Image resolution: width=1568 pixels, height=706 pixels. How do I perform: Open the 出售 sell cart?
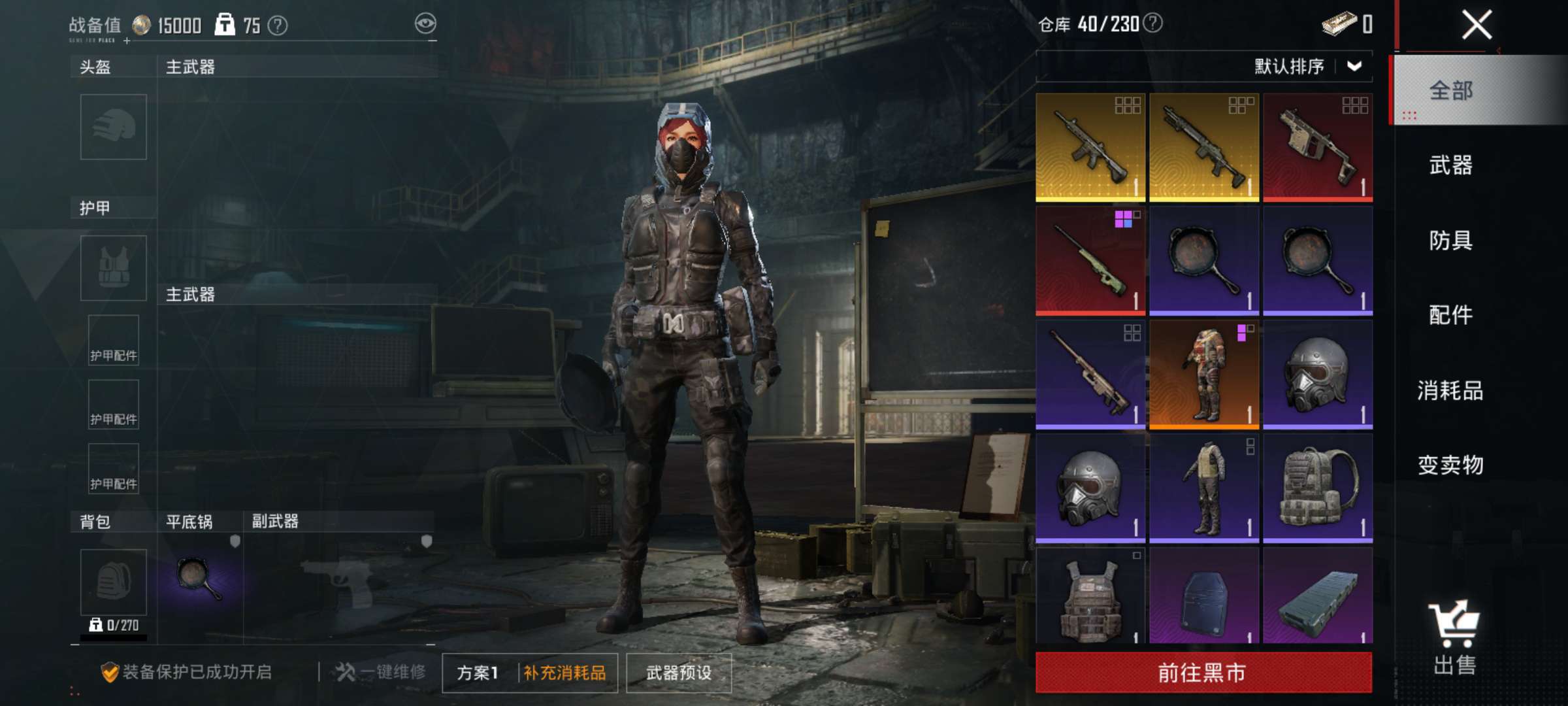[1454, 639]
